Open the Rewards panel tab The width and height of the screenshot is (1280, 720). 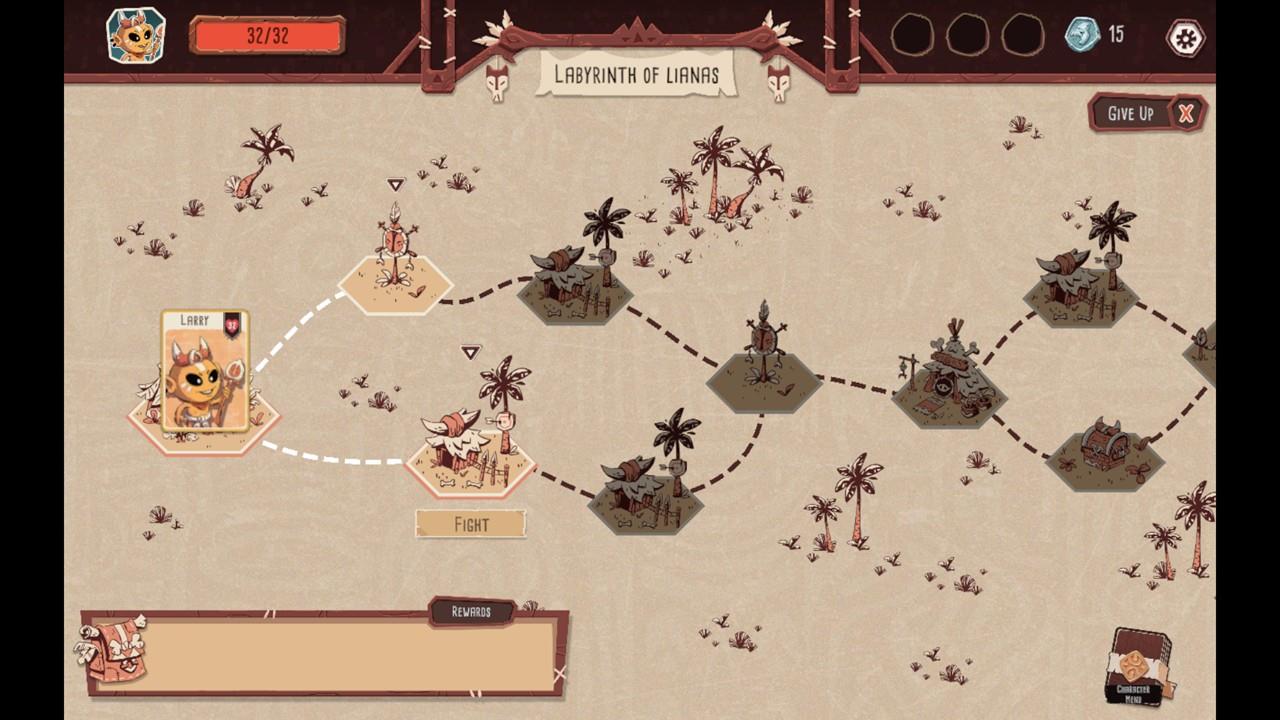click(x=471, y=611)
